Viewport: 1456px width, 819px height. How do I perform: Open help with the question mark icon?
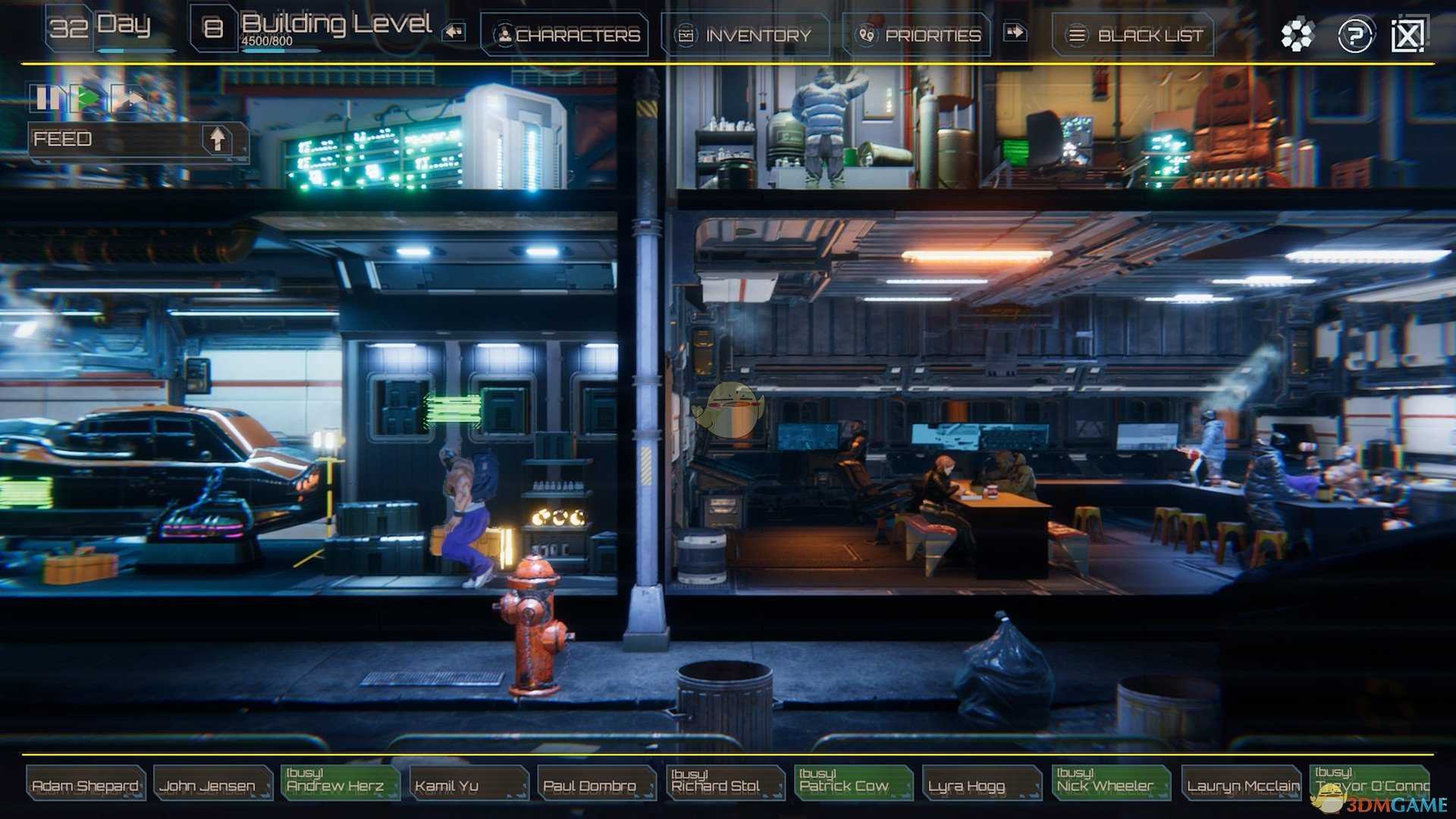(1355, 35)
